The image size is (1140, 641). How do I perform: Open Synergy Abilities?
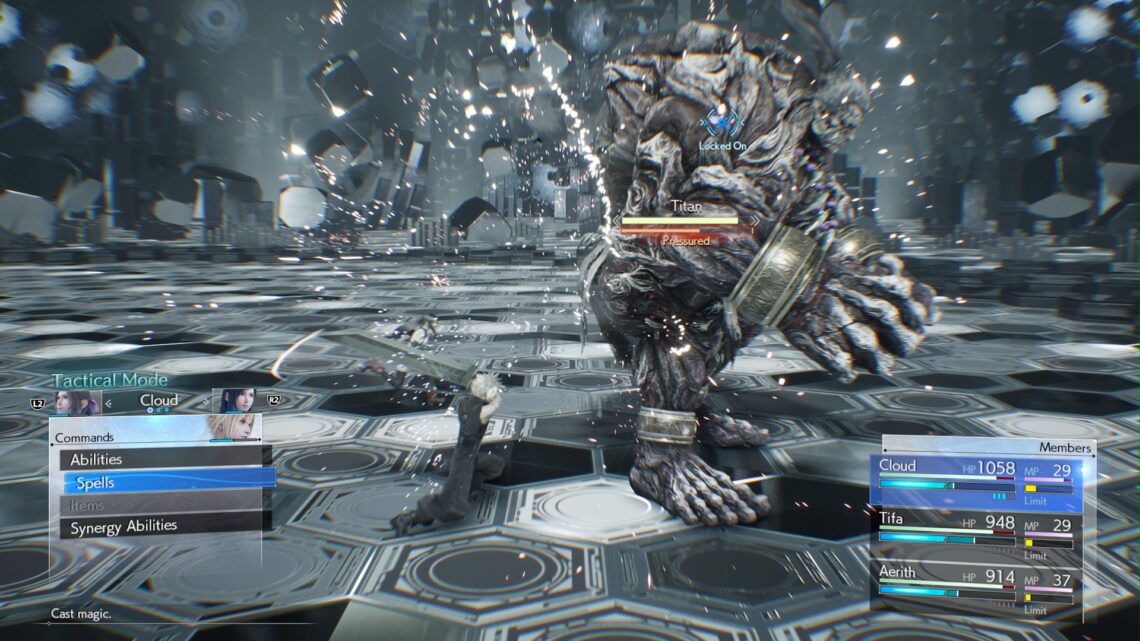point(165,526)
